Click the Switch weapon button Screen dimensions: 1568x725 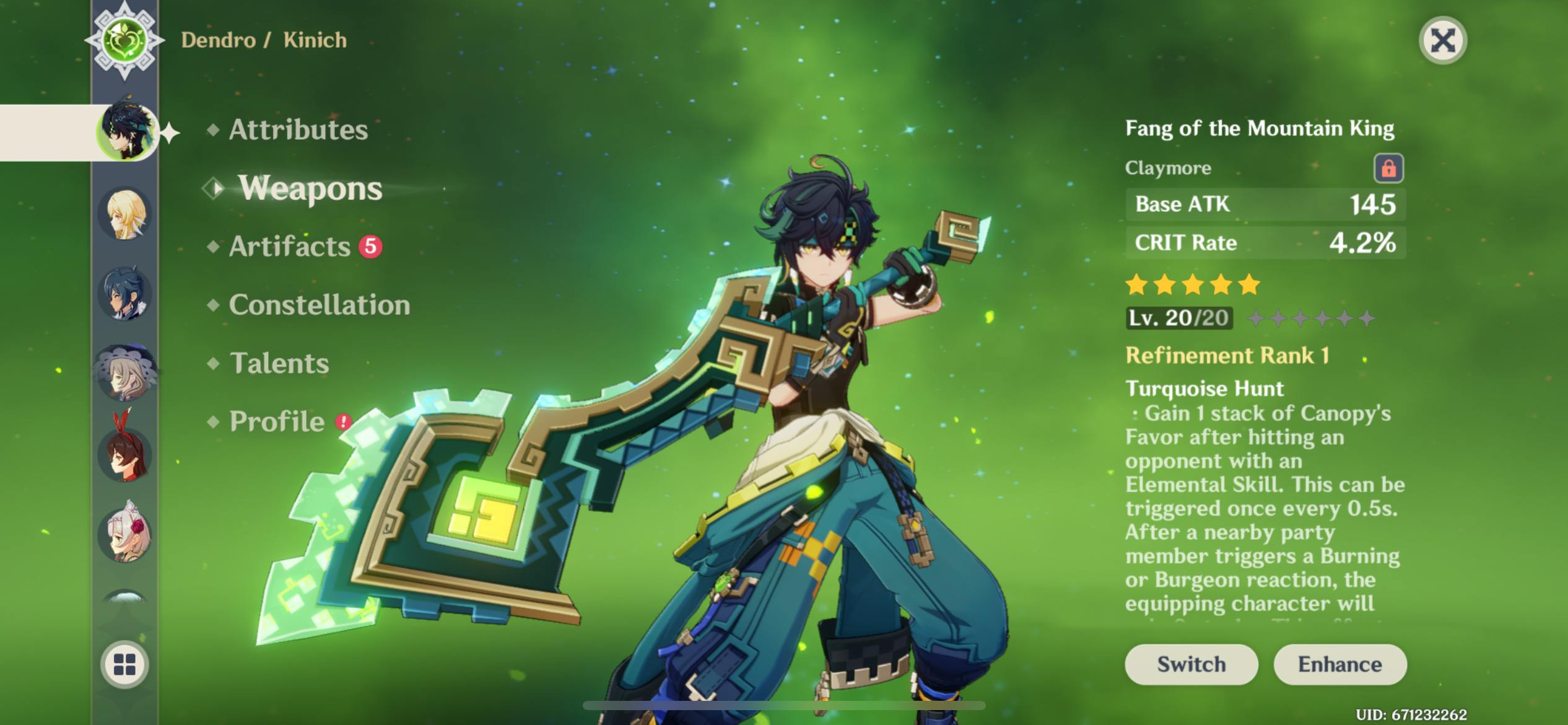[1191, 664]
